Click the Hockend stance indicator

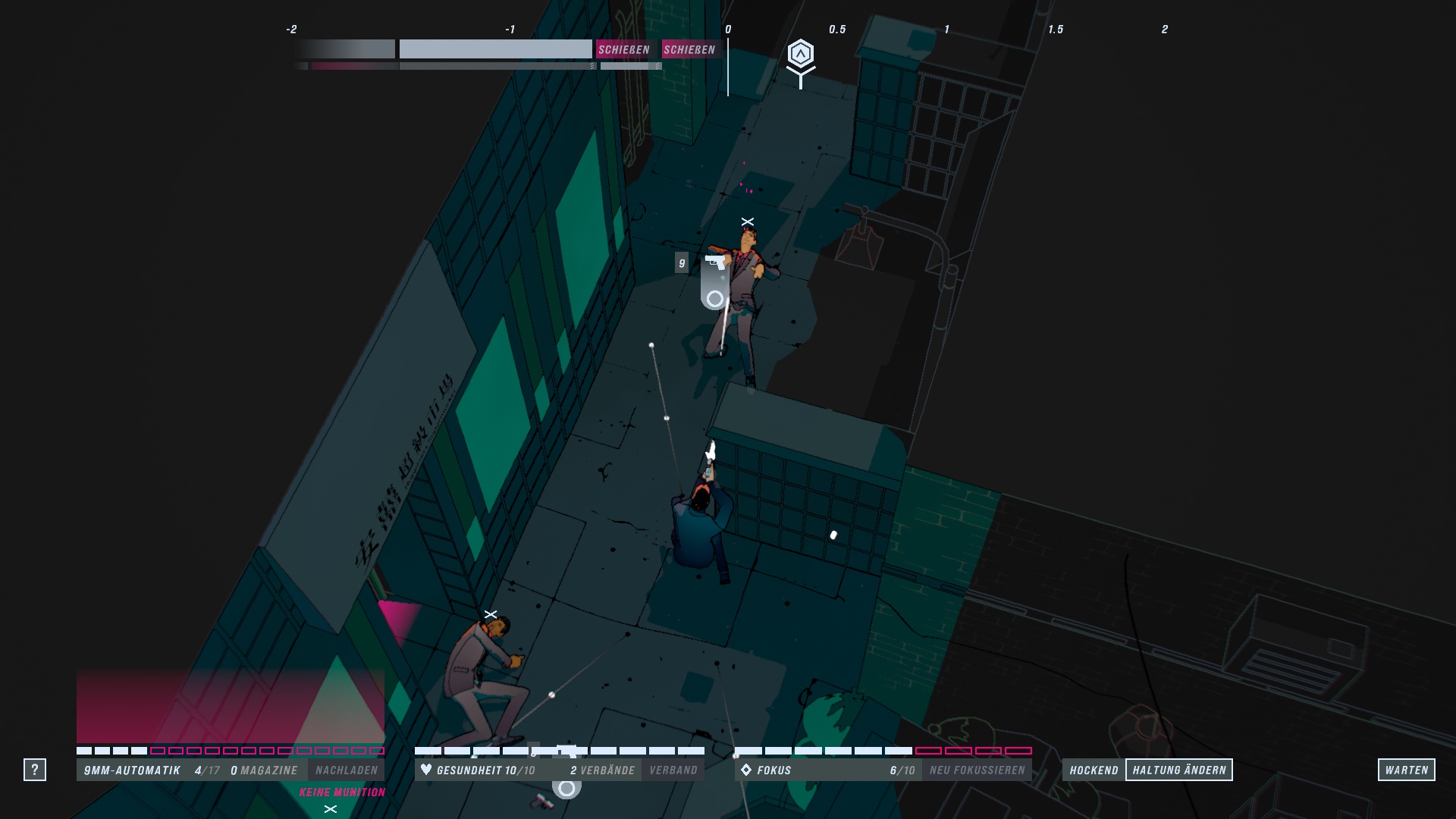click(x=1093, y=769)
